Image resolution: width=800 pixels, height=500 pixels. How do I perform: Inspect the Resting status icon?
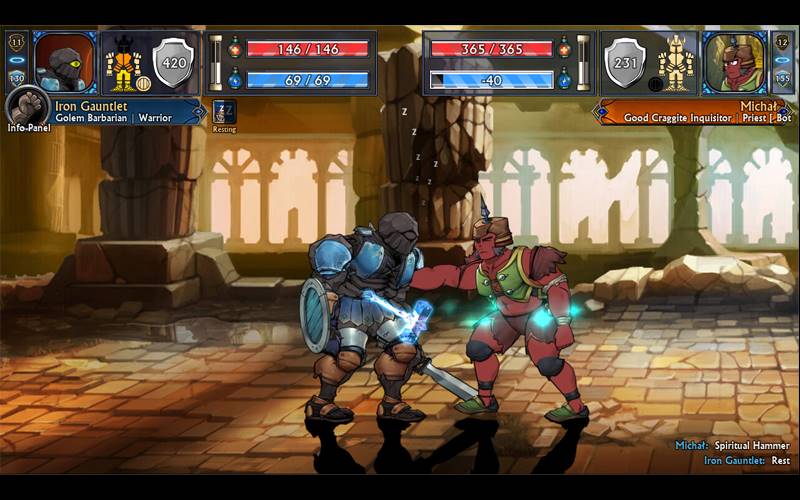click(225, 111)
